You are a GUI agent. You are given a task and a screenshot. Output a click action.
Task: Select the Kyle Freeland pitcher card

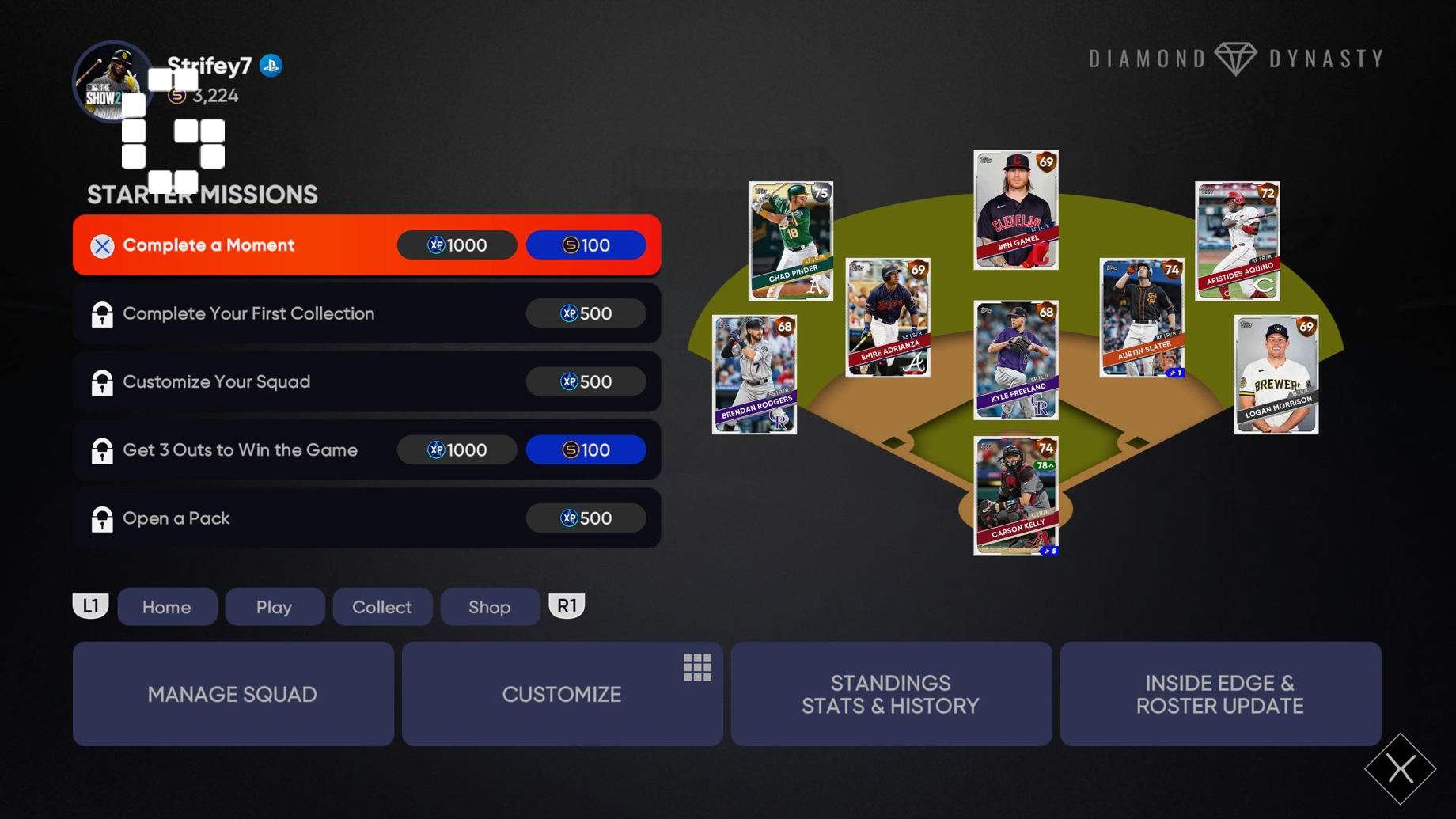pyautogui.click(x=1015, y=360)
